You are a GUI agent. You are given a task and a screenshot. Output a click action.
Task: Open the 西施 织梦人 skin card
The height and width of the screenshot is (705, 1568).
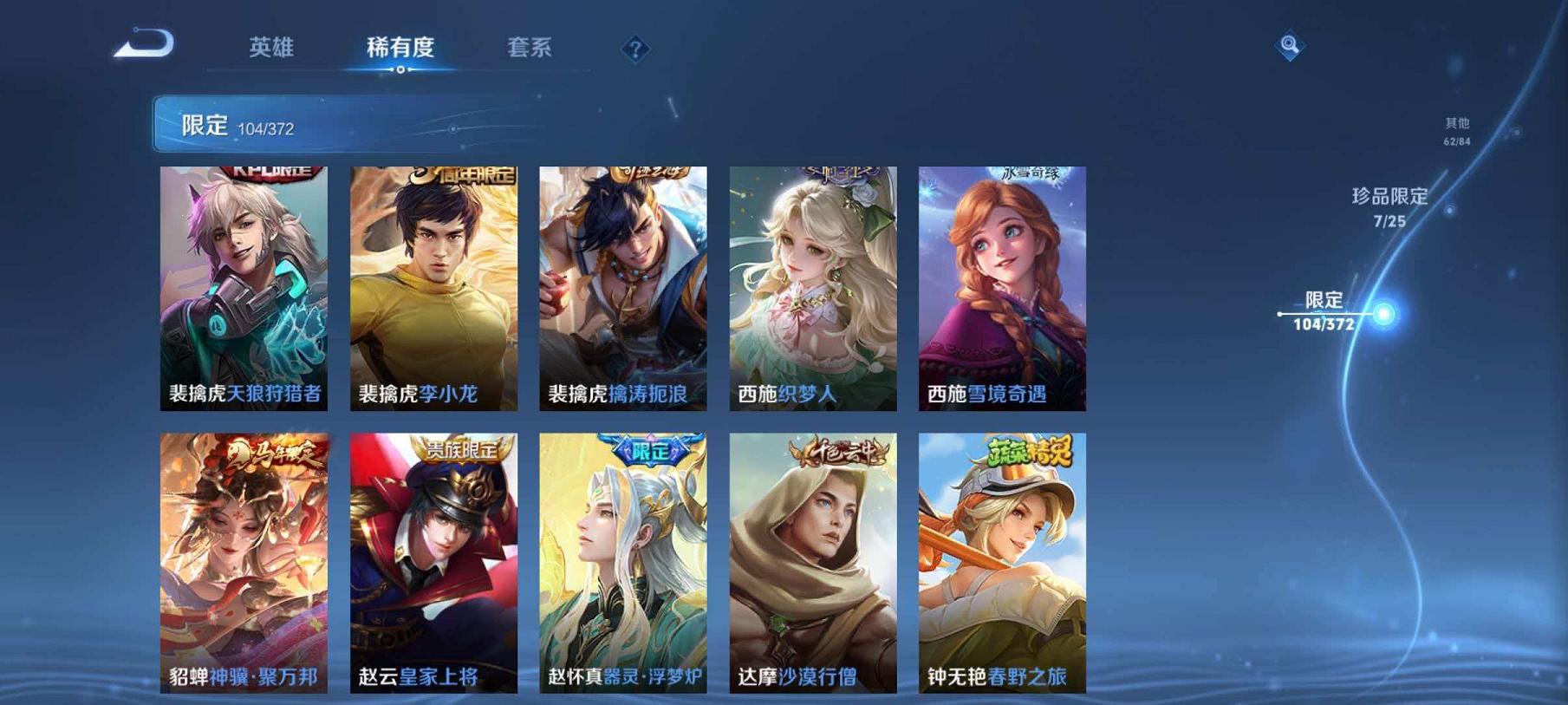click(807, 286)
